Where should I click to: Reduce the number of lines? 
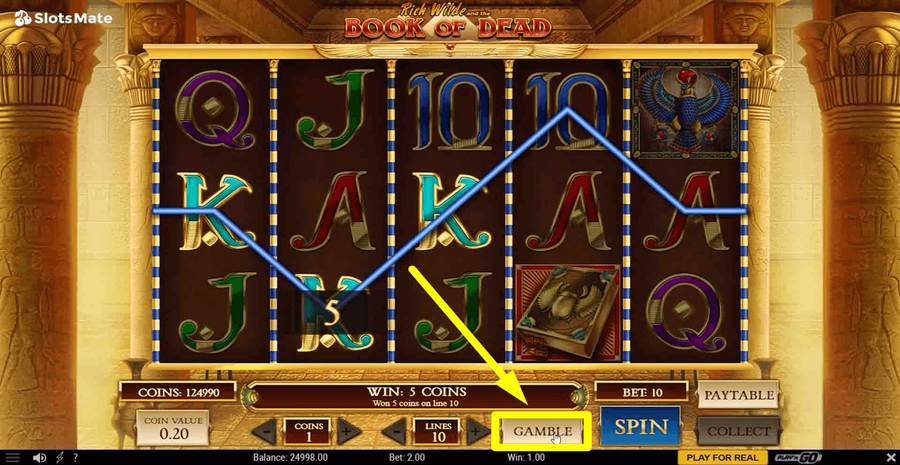(x=396, y=433)
